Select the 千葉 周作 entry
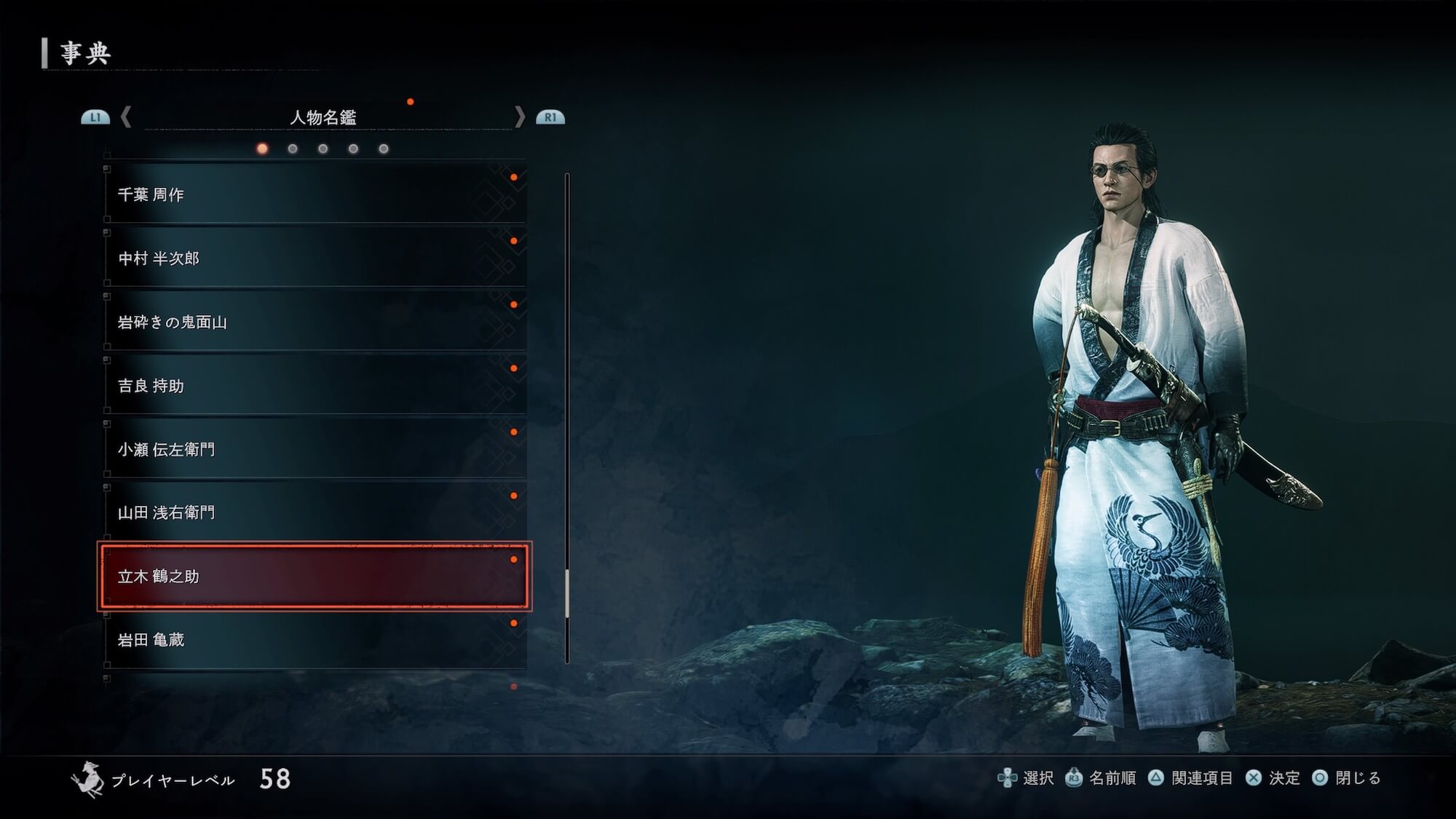This screenshot has width=1456, height=819. click(314, 194)
